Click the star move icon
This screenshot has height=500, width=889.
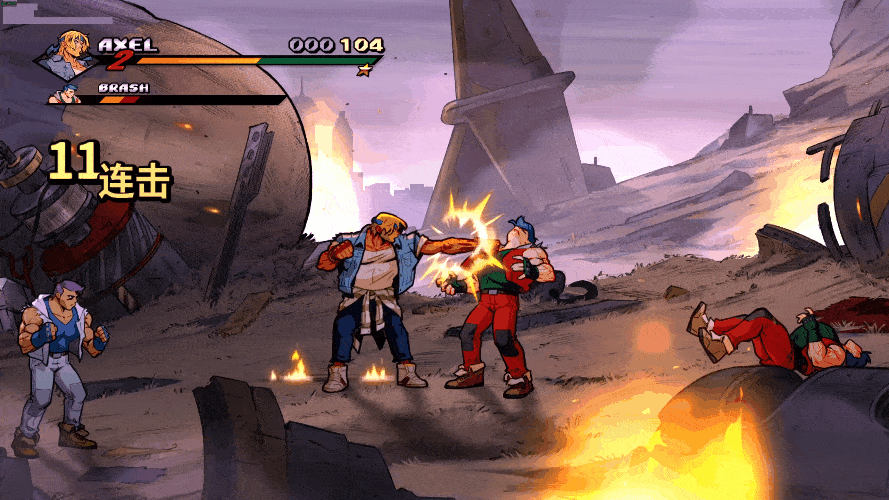(x=365, y=70)
